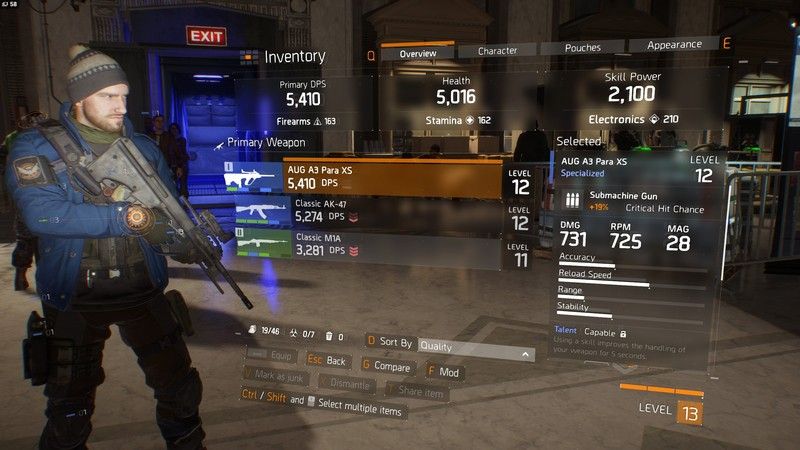Switch to the Pouches tab
The width and height of the screenshot is (800, 450).
[583, 47]
